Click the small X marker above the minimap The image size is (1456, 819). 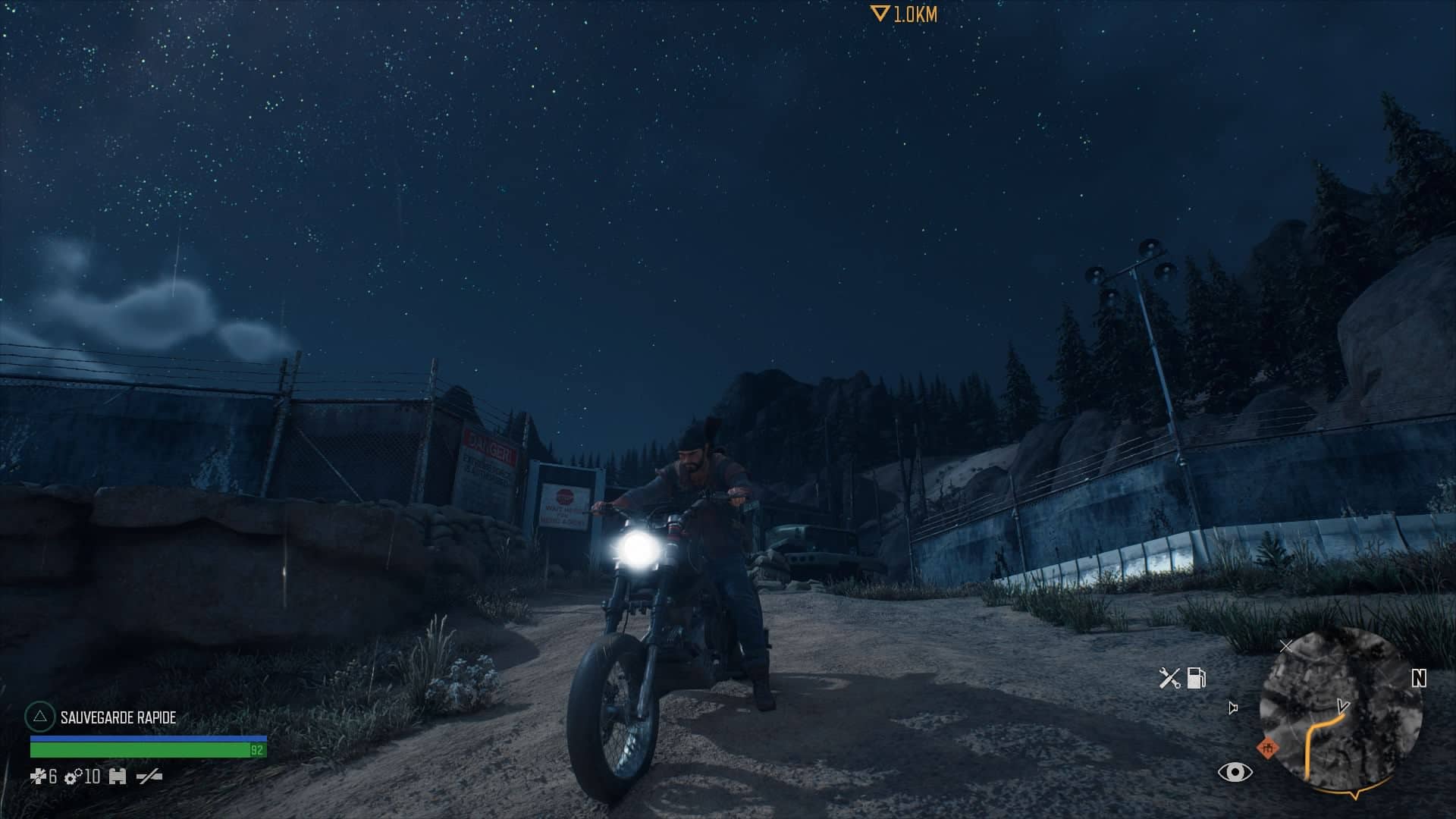click(1285, 646)
